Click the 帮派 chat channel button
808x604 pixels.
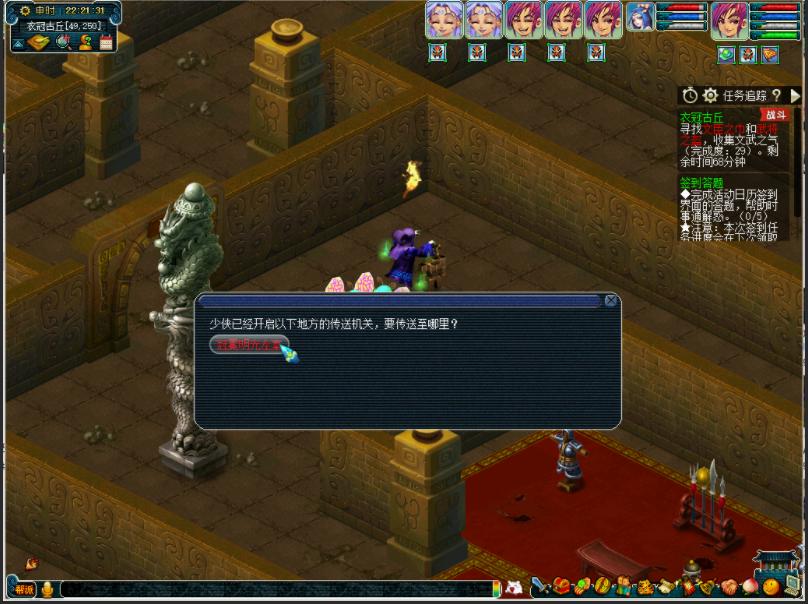[x=24, y=589]
